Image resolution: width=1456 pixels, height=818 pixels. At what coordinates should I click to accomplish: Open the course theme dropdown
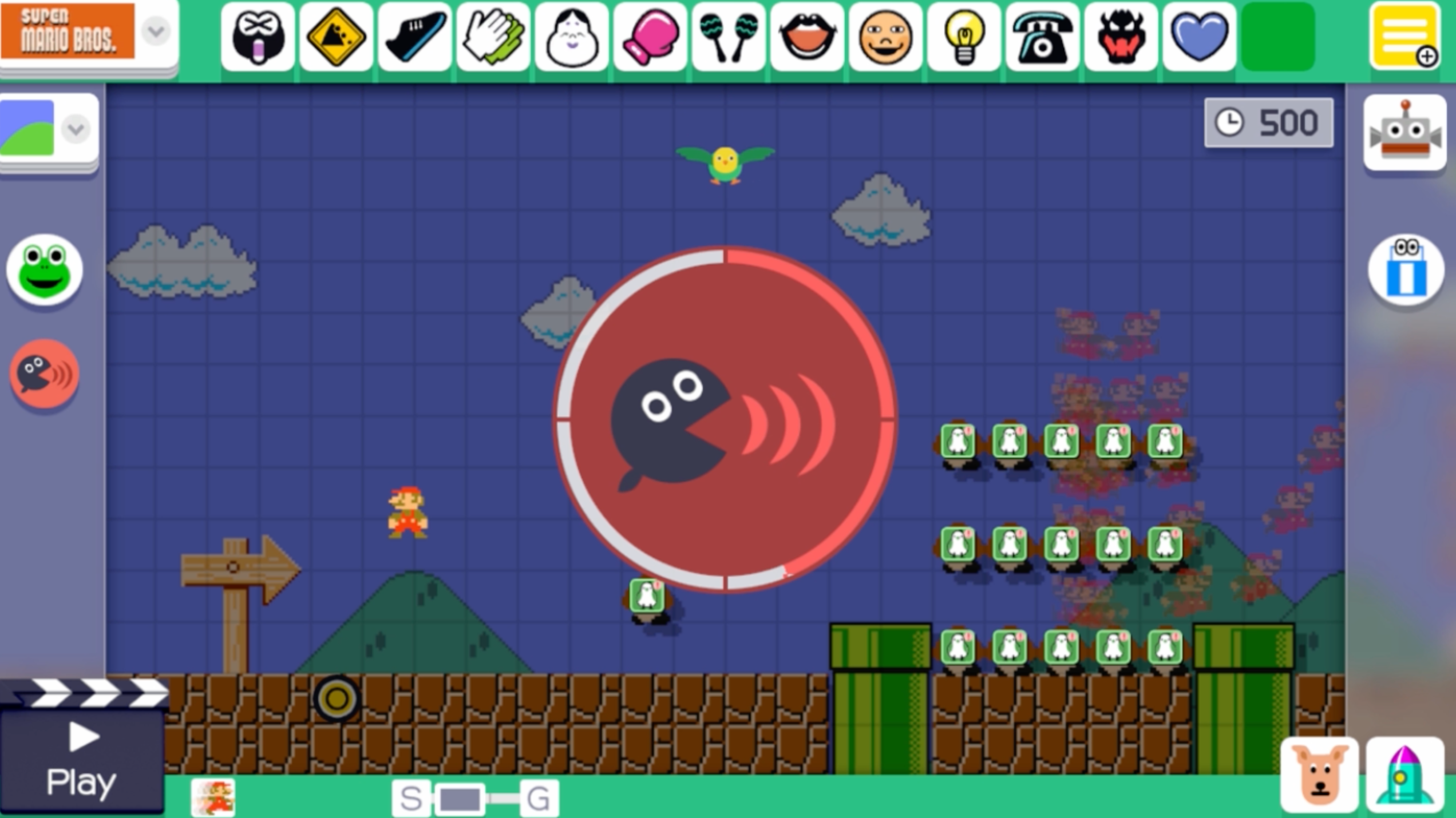pyautogui.click(x=73, y=130)
